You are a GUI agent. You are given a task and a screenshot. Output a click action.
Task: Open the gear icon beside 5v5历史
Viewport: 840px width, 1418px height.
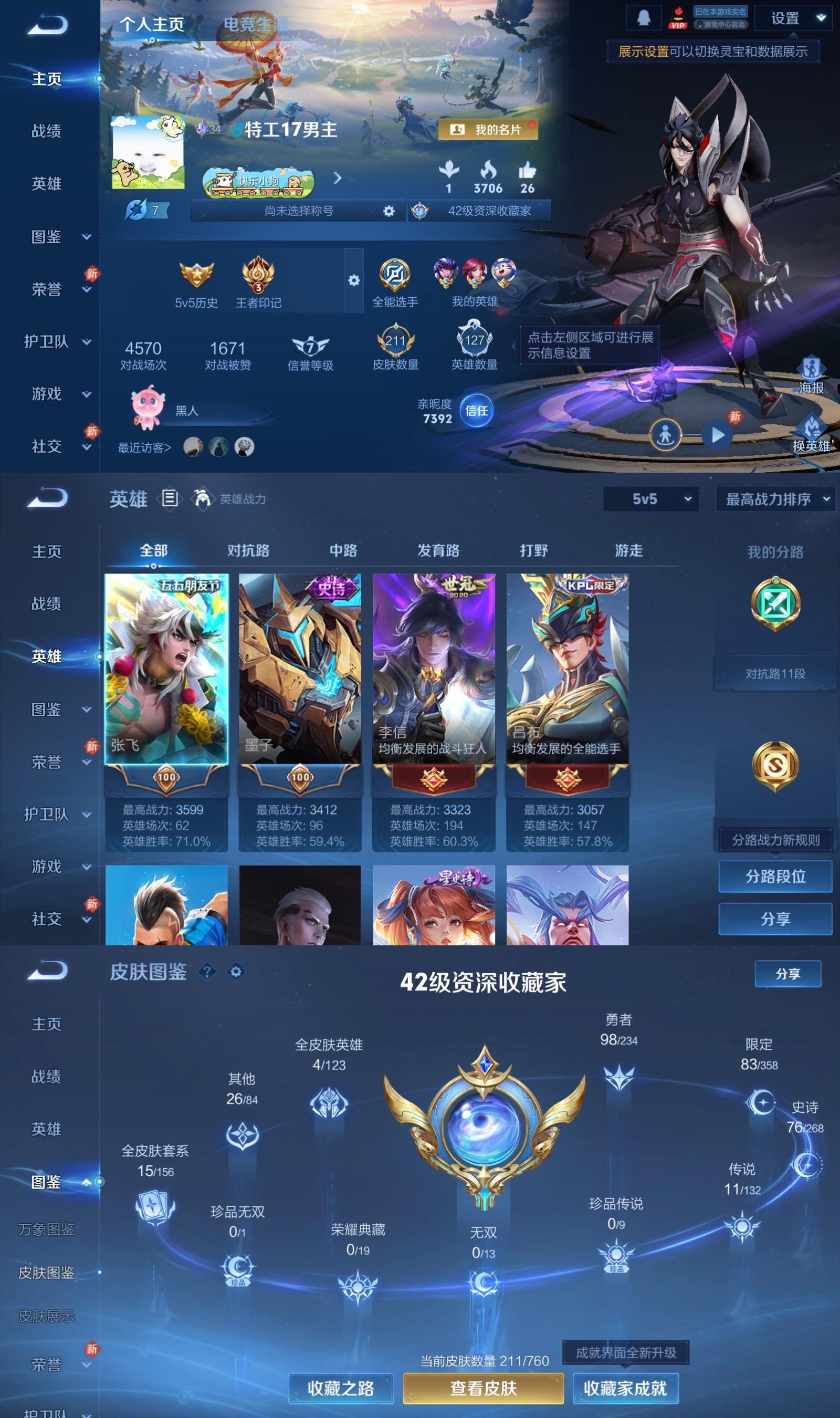[354, 281]
